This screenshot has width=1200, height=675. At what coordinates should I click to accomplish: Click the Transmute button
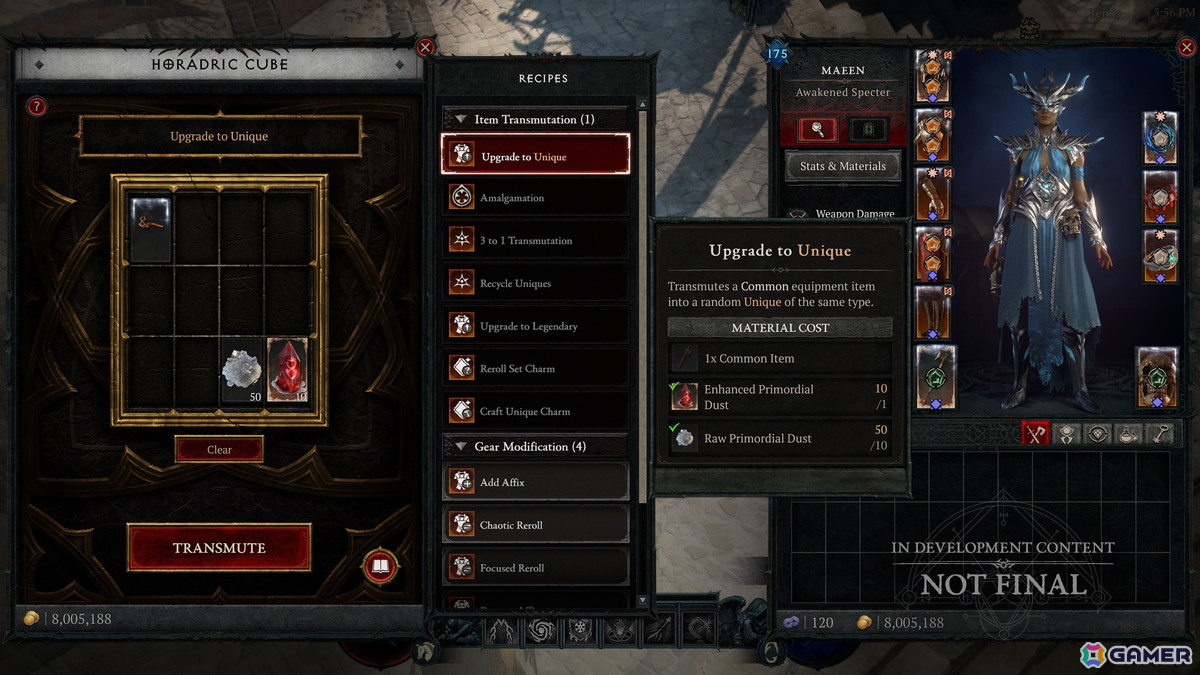tap(219, 548)
